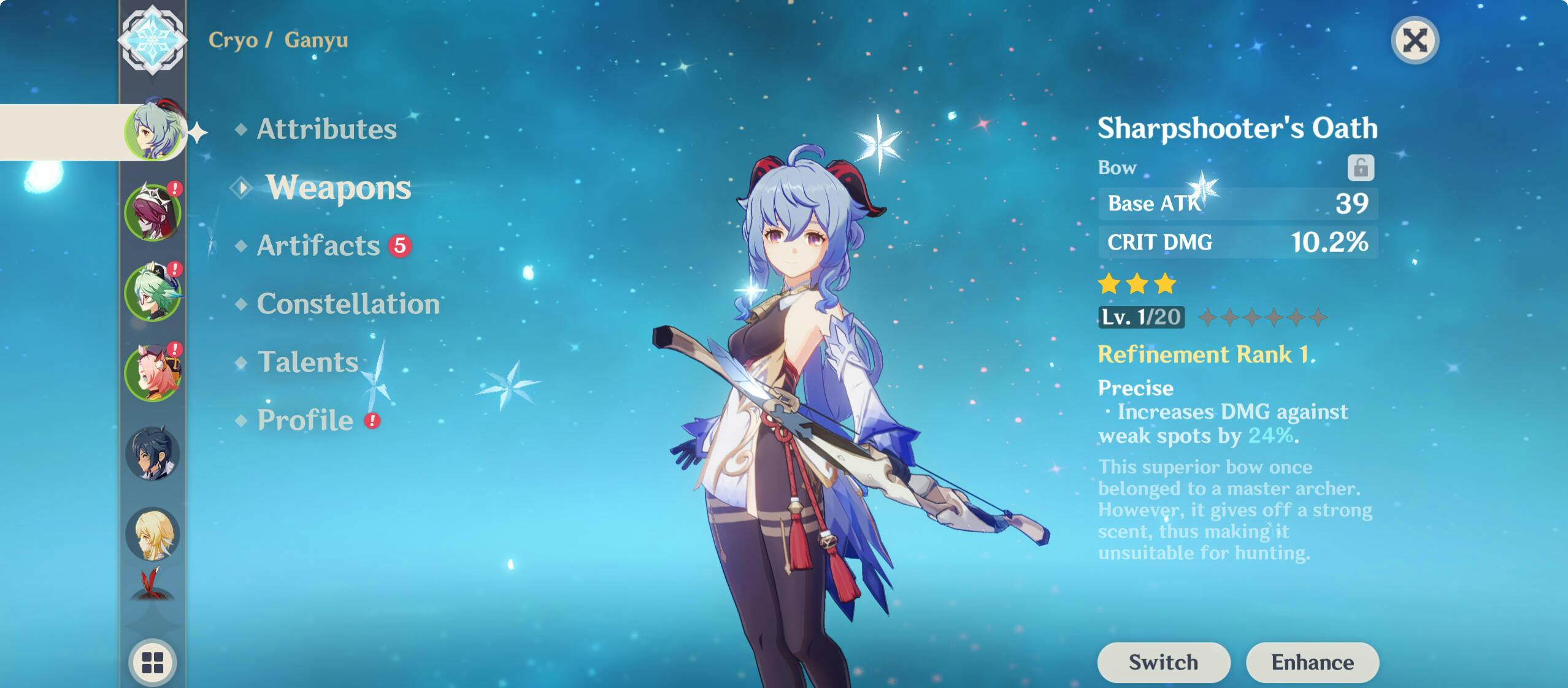Viewport: 1568px width, 688px height.
Task: Click the Enhance button
Action: [x=1313, y=662]
